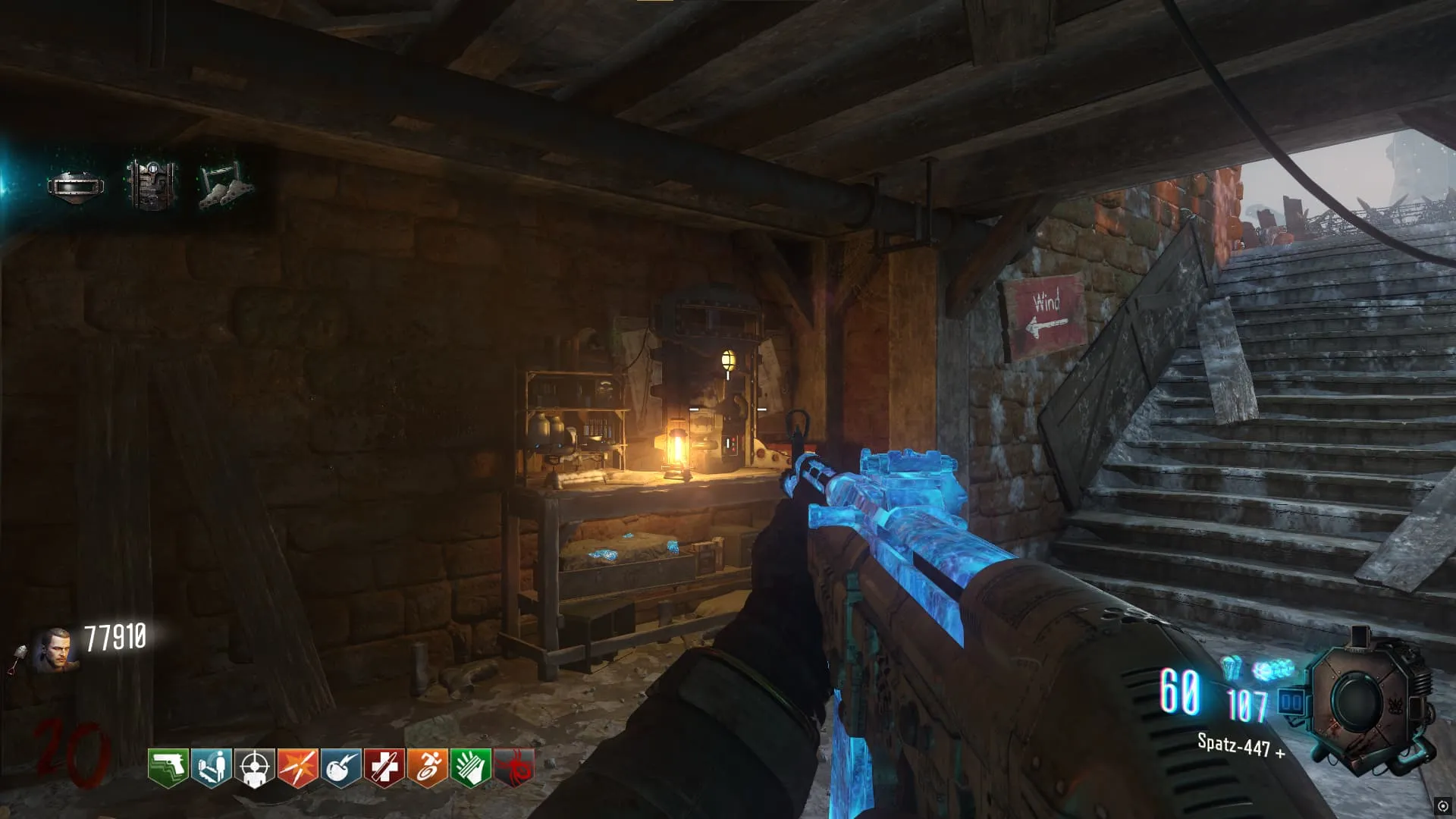Click the Deadshot Daiquiri crosshair perk

click(x=255, y=767)
